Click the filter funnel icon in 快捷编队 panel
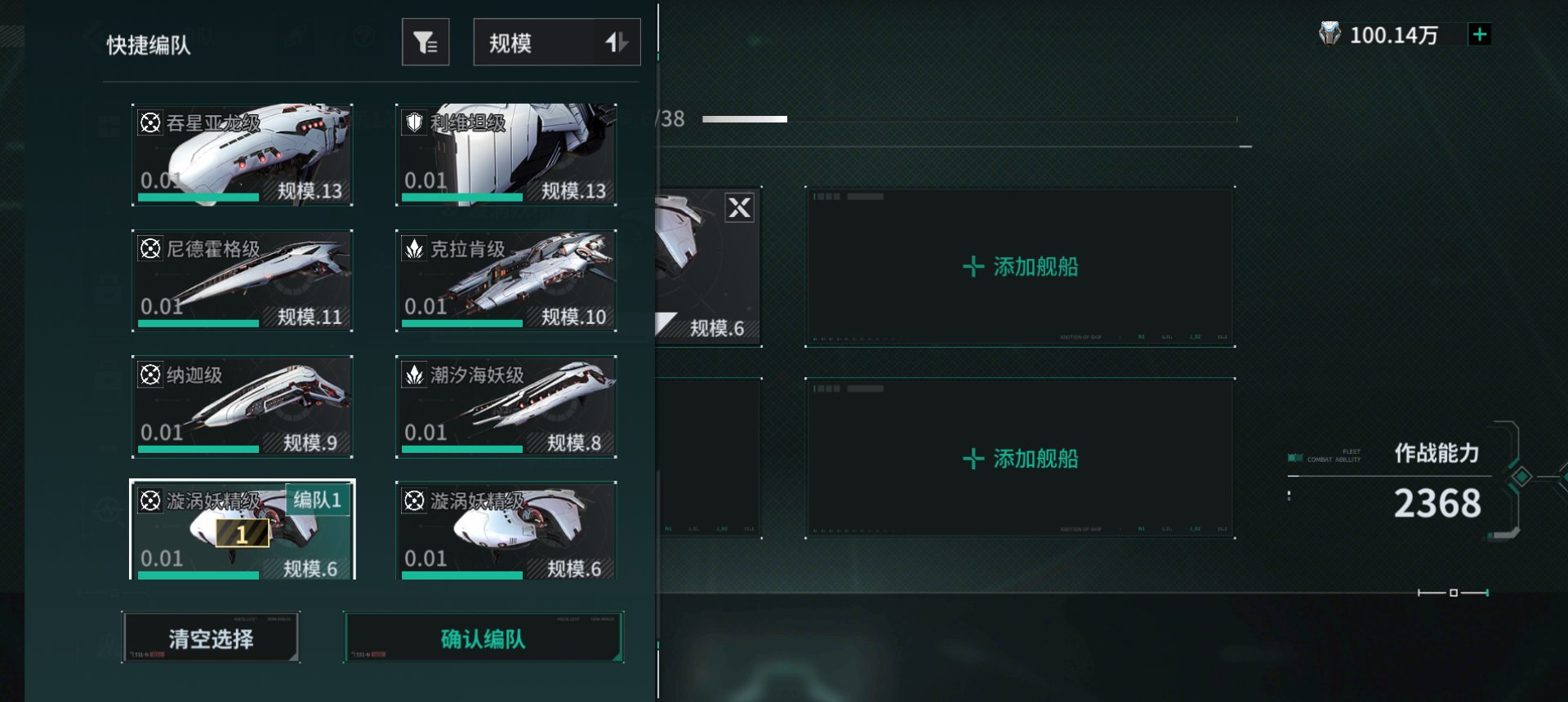 425,42
